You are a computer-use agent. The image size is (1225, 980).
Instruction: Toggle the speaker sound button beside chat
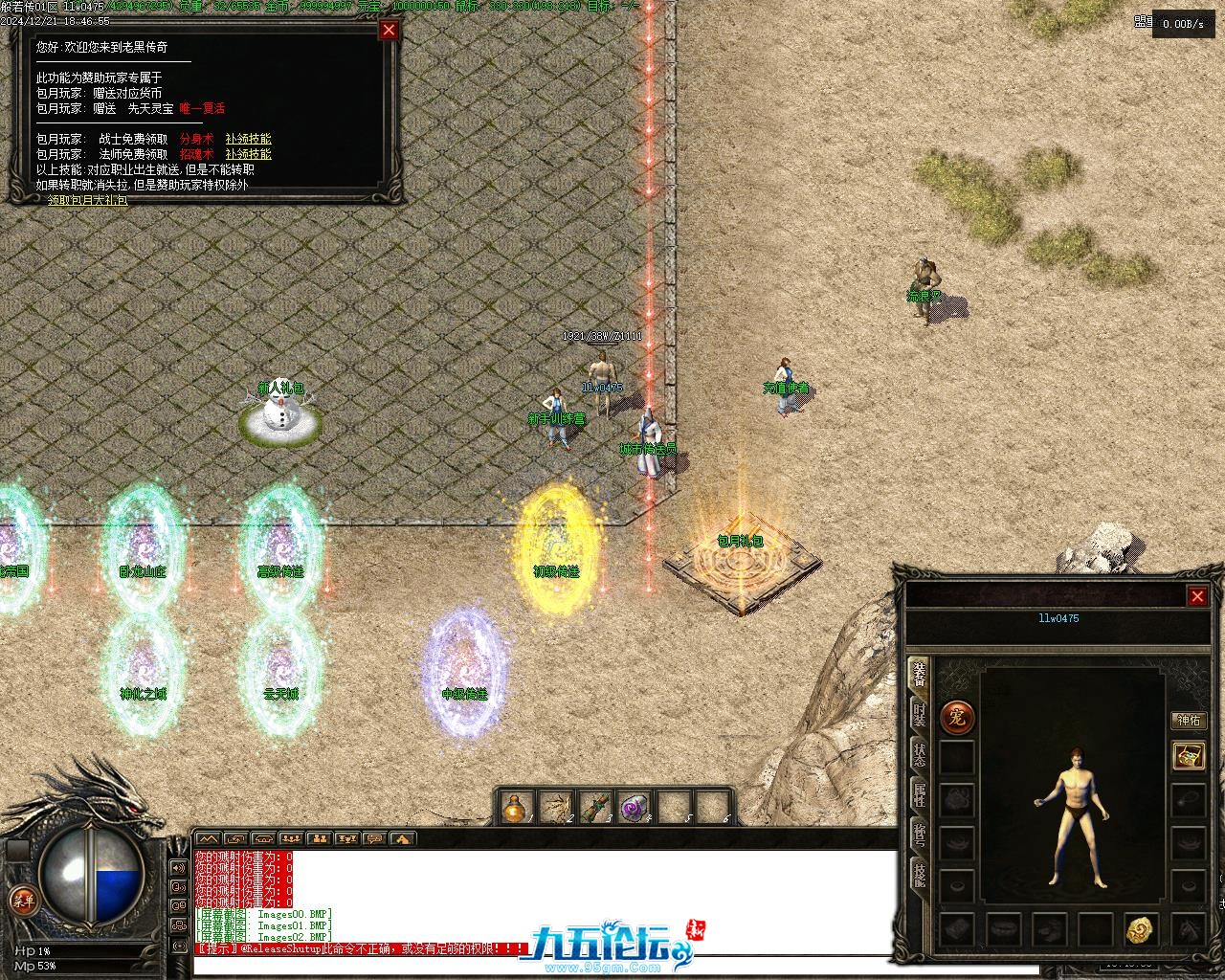tap(178, 868)
